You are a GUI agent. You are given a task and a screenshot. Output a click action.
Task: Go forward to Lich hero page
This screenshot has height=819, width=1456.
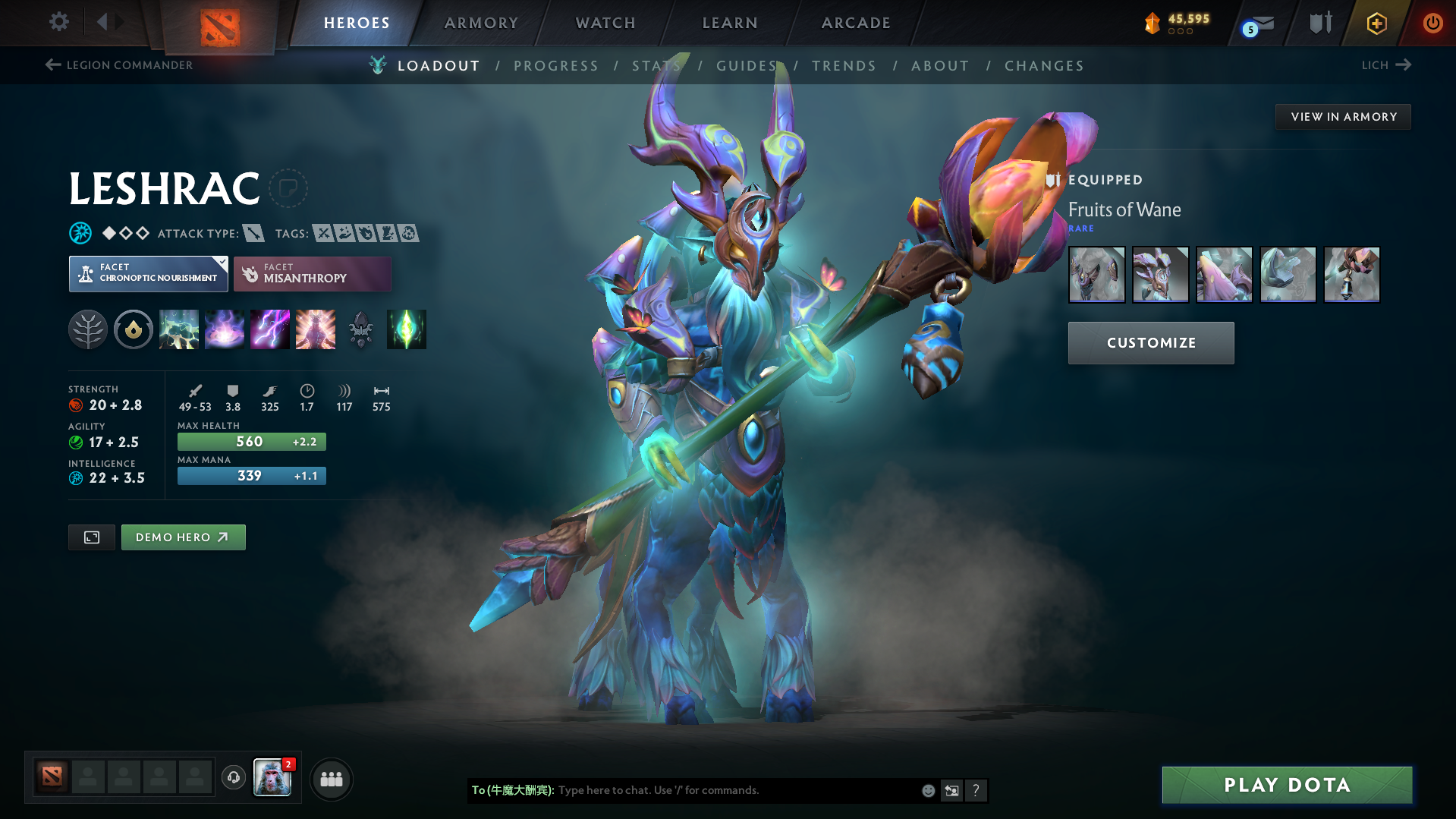[1385, 65]
